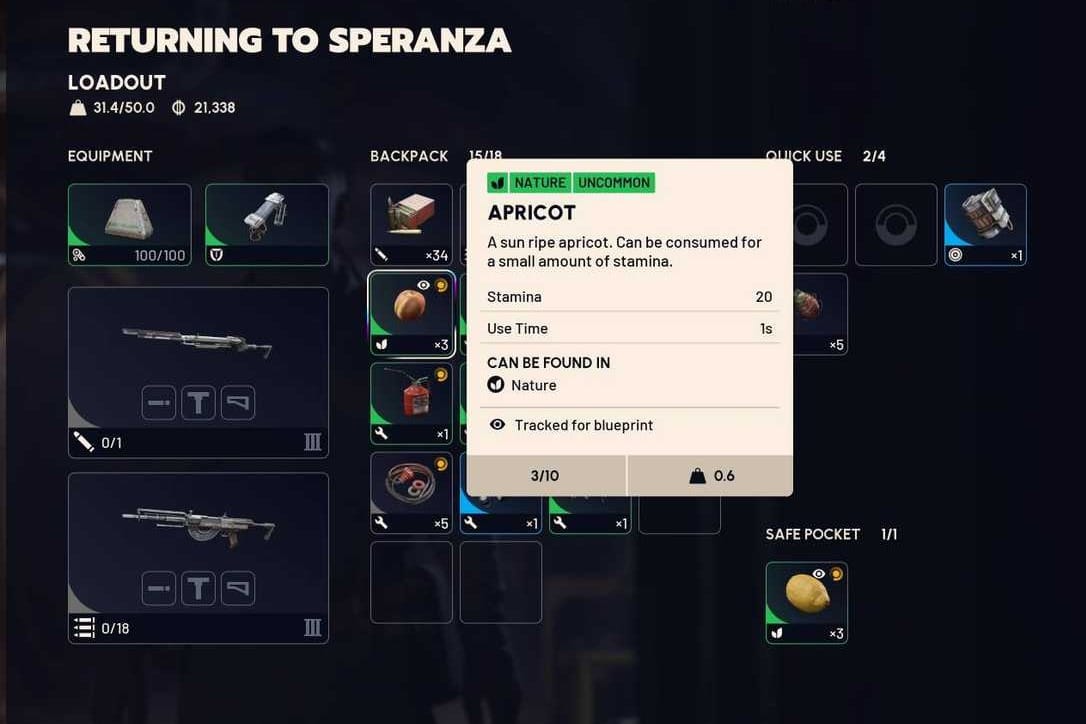Open the stock attachment slot on top rifle
Image resolution: width=1086 pixels, height=724 pixels.
pos(238,403)
